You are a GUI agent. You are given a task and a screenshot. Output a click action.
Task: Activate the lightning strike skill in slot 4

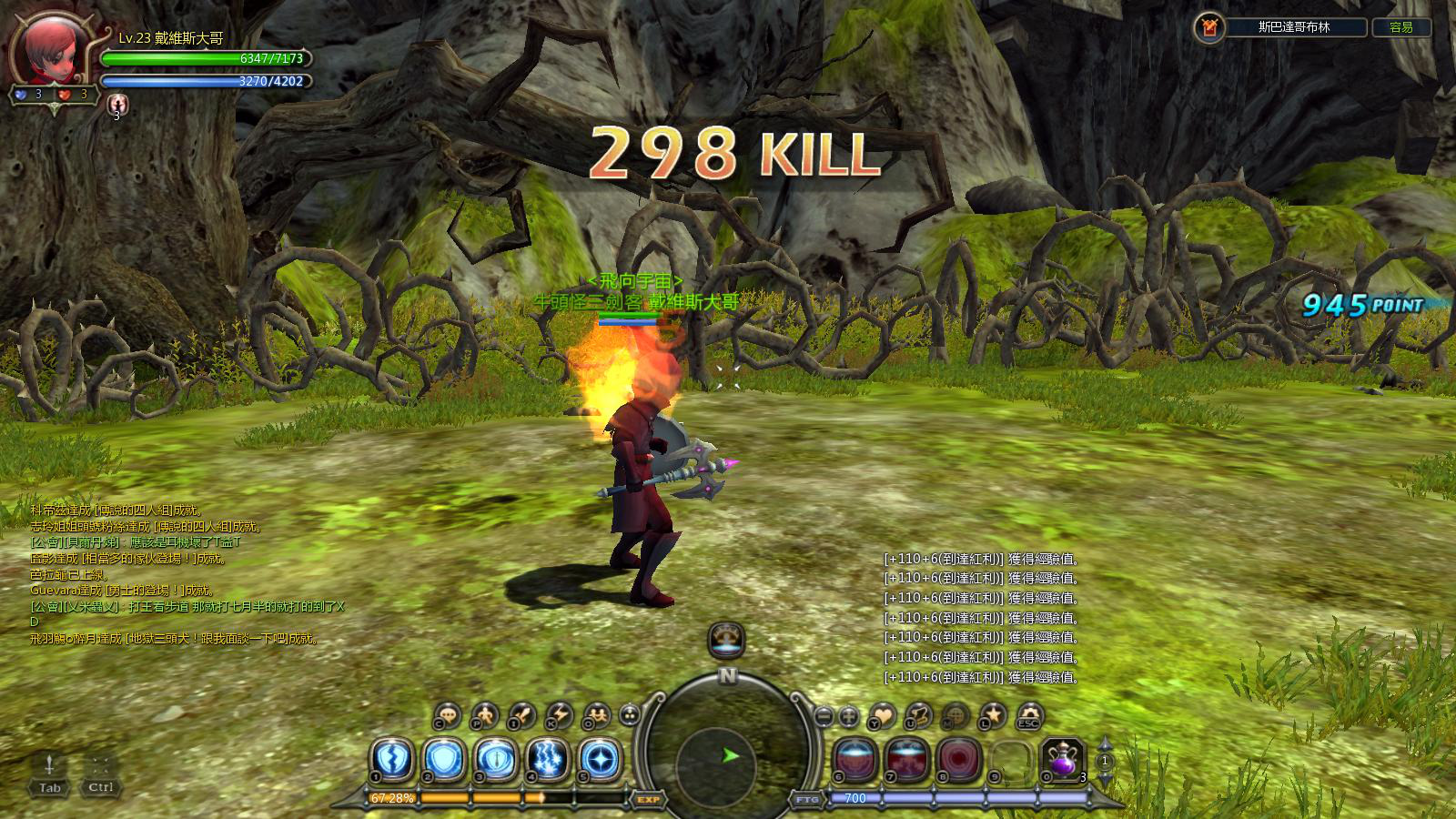coord(549,759)
